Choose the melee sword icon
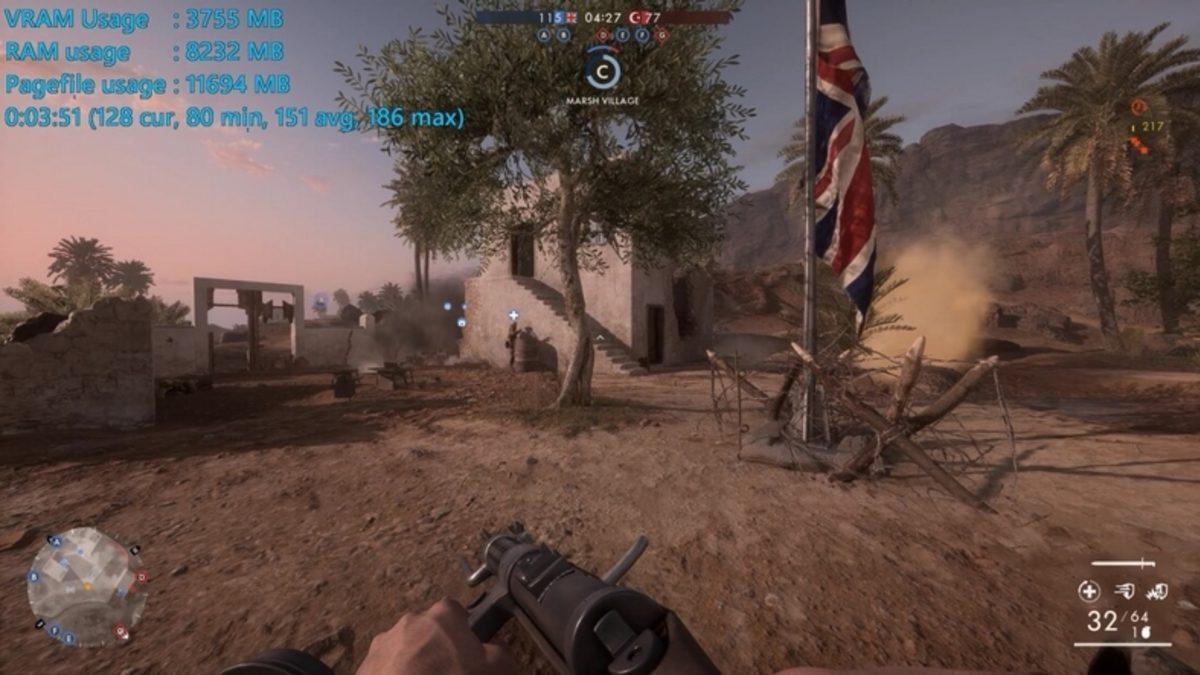Image resolution: width=1200 pixels, height=675 pixels. pos(1123,564)
